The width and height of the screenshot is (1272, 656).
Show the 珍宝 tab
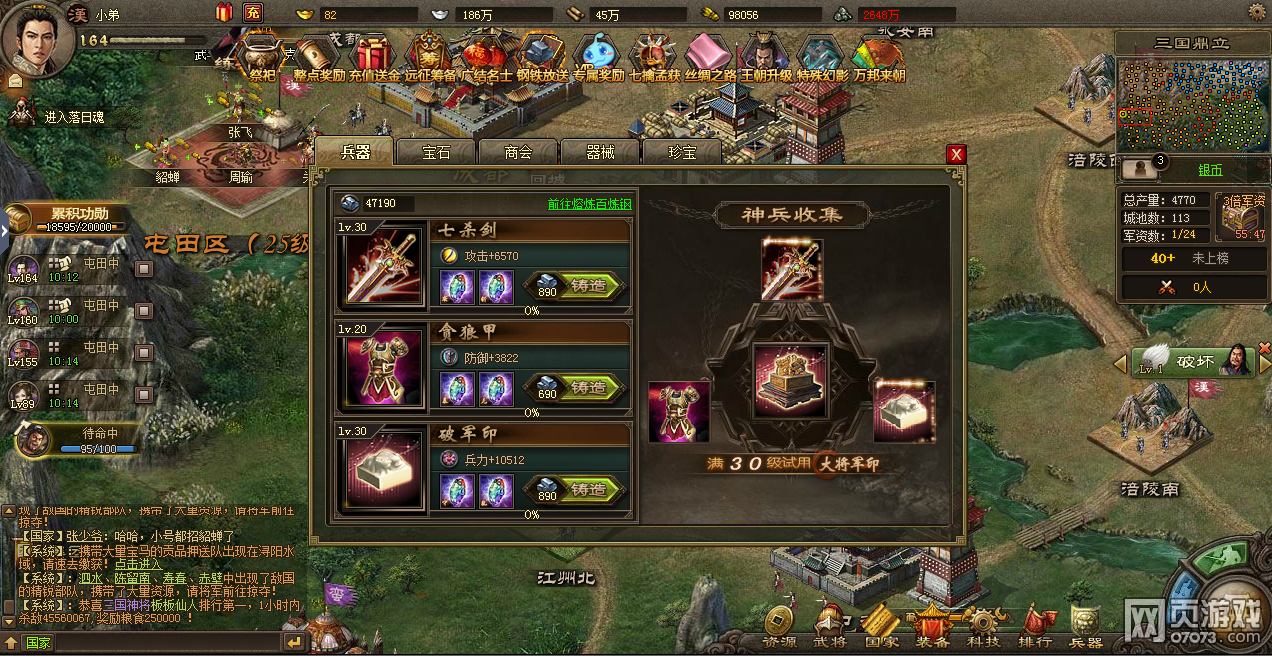[x=682, y=152]
